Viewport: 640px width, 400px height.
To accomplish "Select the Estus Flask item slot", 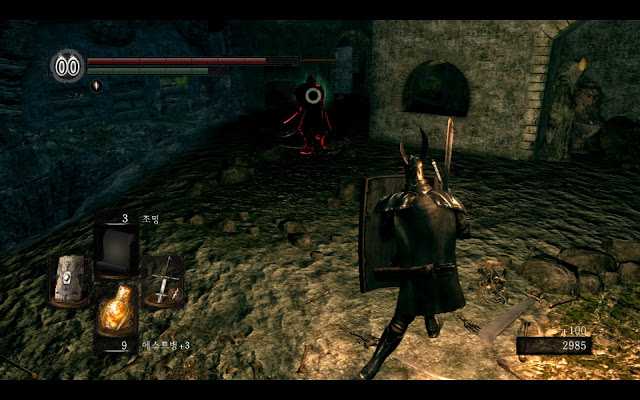I will [116, 311].
